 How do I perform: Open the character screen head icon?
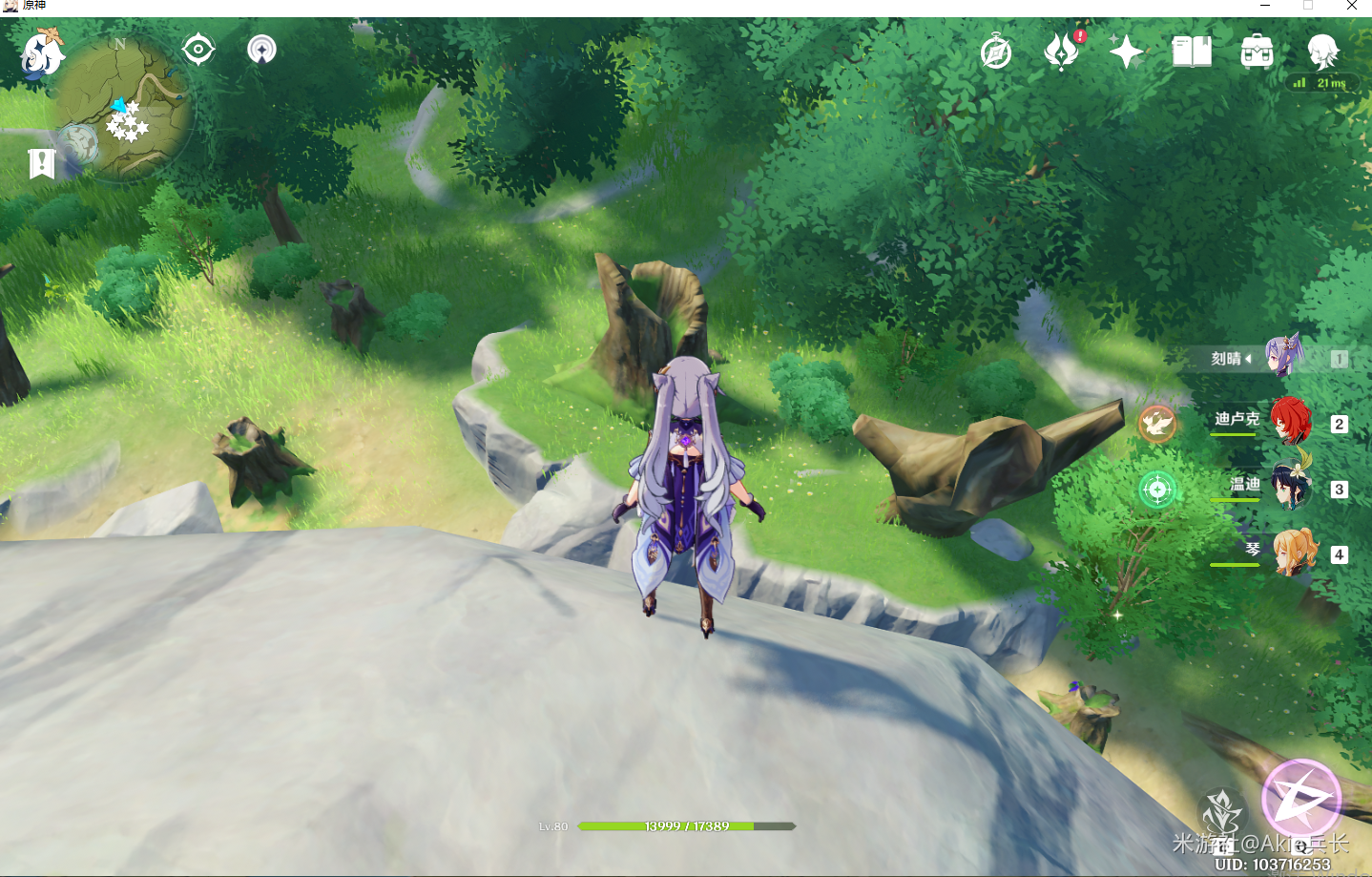pos(1323,52)
